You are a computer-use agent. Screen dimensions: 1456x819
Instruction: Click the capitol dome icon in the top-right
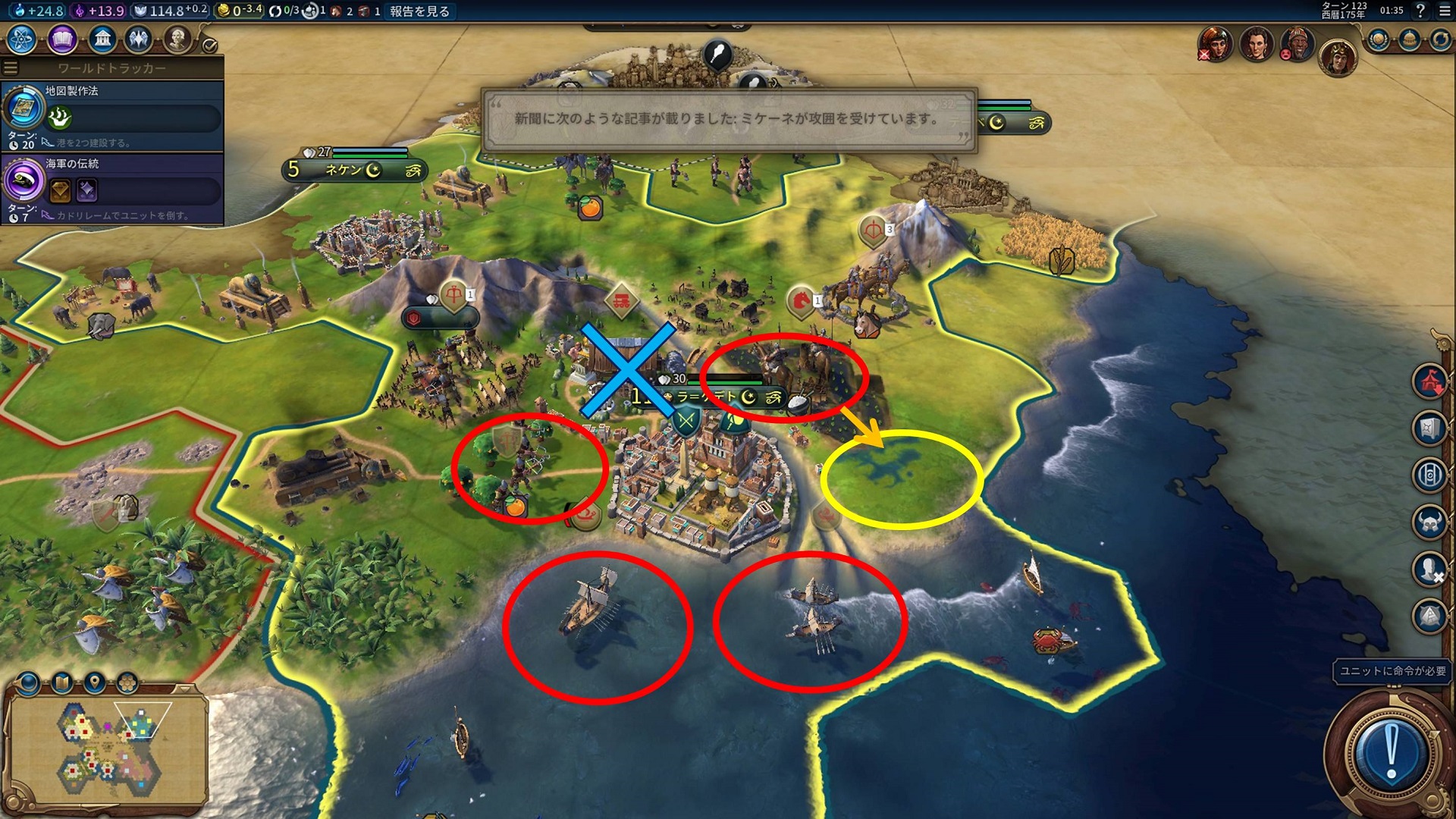[x=1409, y=39]
